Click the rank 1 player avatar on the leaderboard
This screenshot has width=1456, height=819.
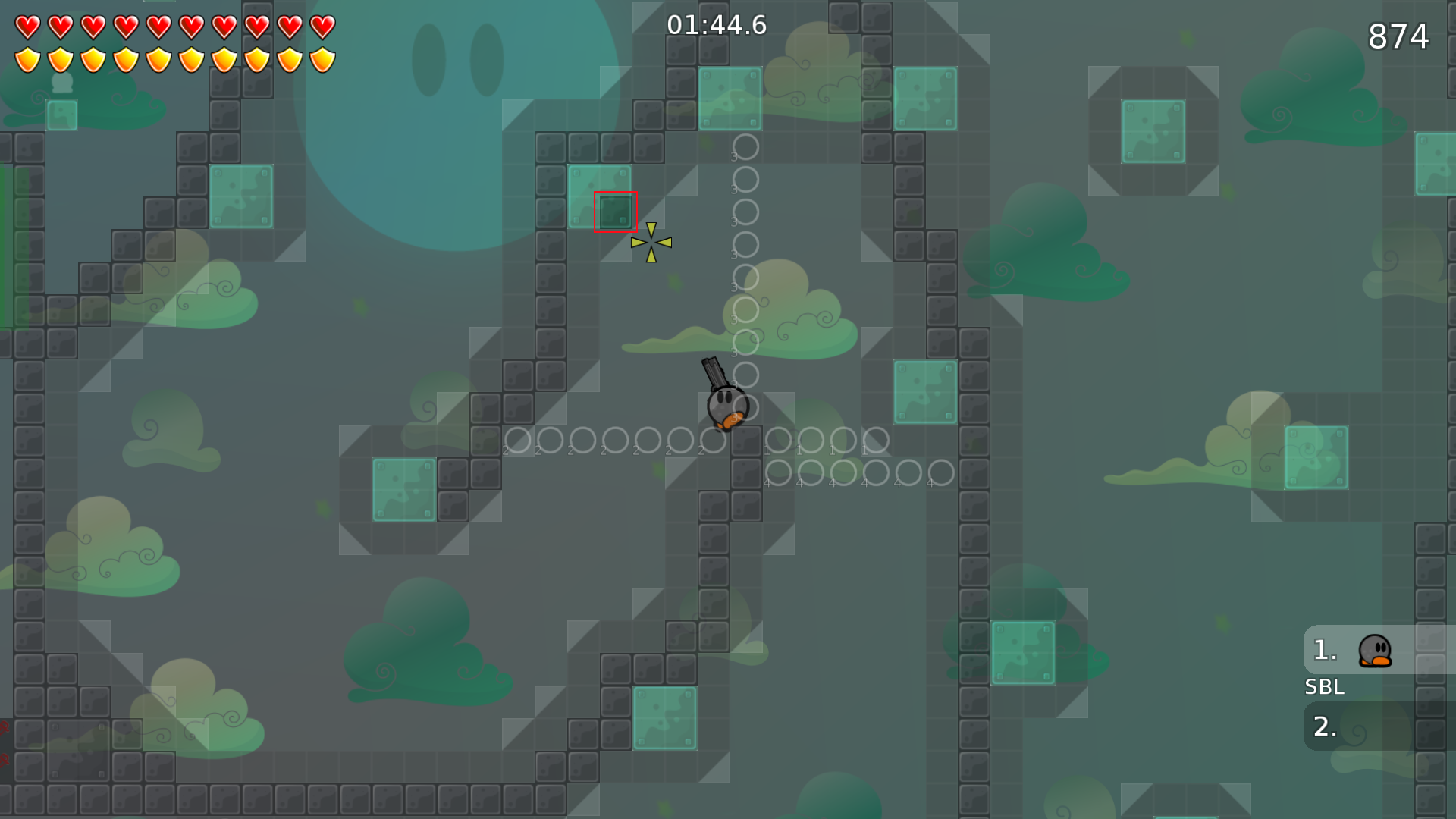click(1376, 651)
